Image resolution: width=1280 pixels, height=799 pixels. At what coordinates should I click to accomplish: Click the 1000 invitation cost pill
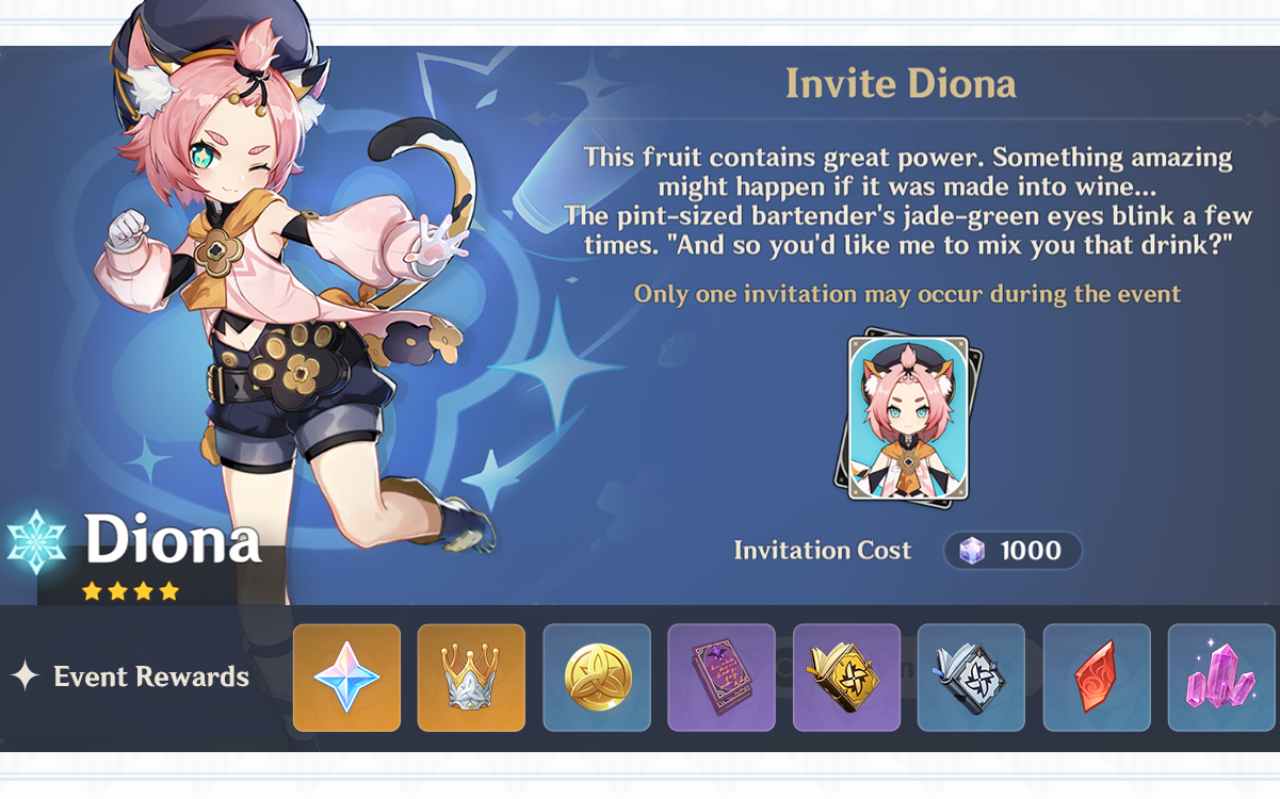tap(1012, 550)
